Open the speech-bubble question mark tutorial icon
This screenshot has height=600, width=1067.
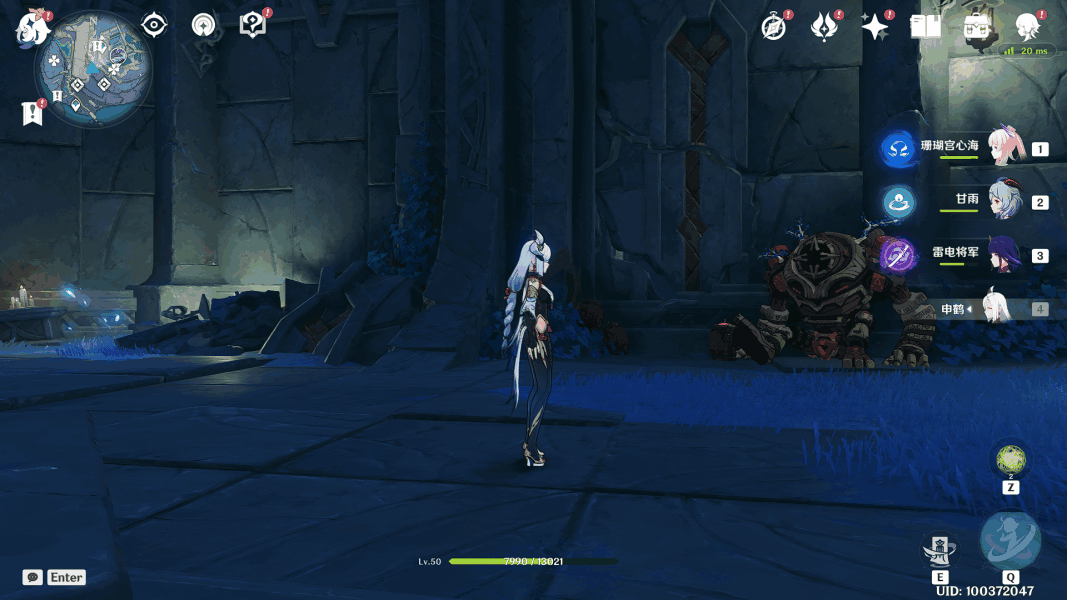pyautogui.click(x=253, y=25)
